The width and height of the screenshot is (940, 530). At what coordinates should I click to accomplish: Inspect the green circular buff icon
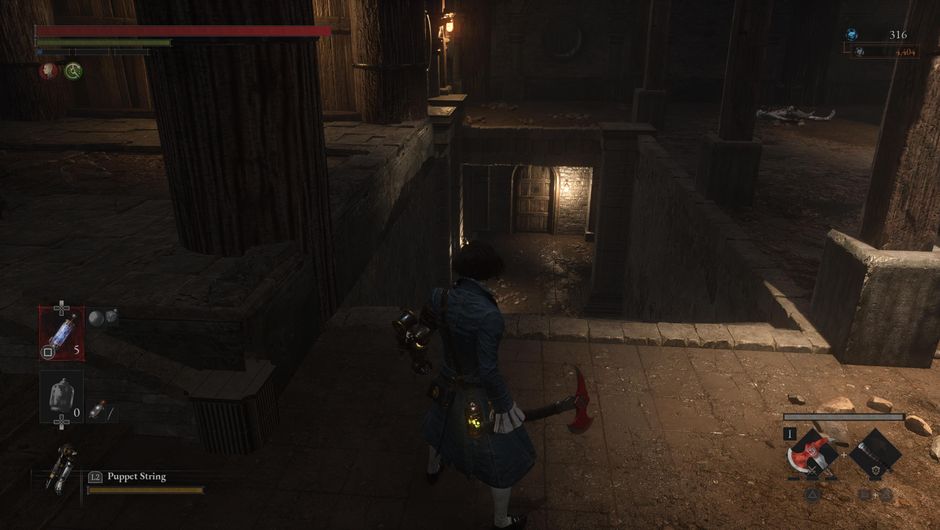73,71
